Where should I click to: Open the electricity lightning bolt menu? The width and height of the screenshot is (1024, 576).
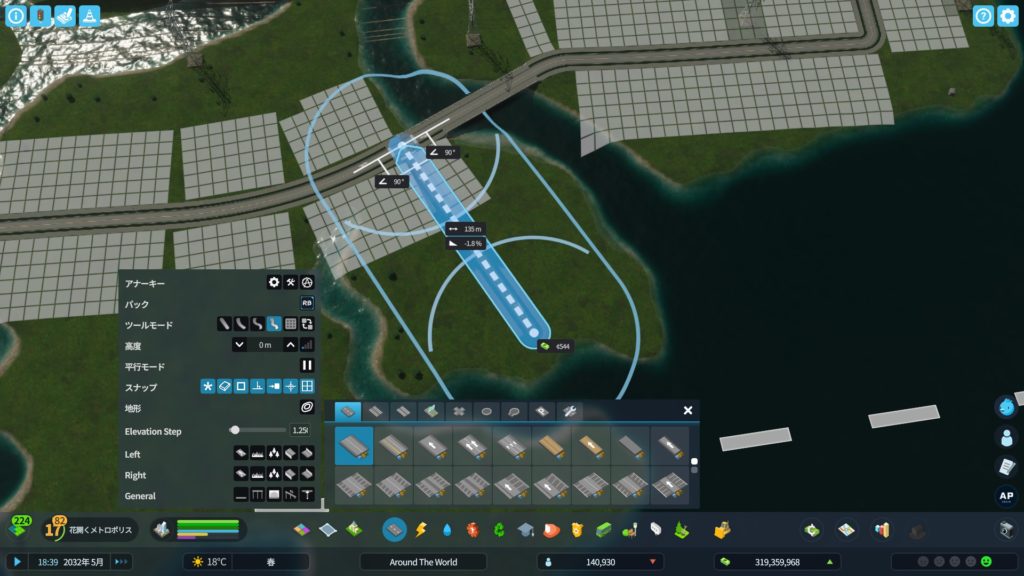[x=421, y=528]
